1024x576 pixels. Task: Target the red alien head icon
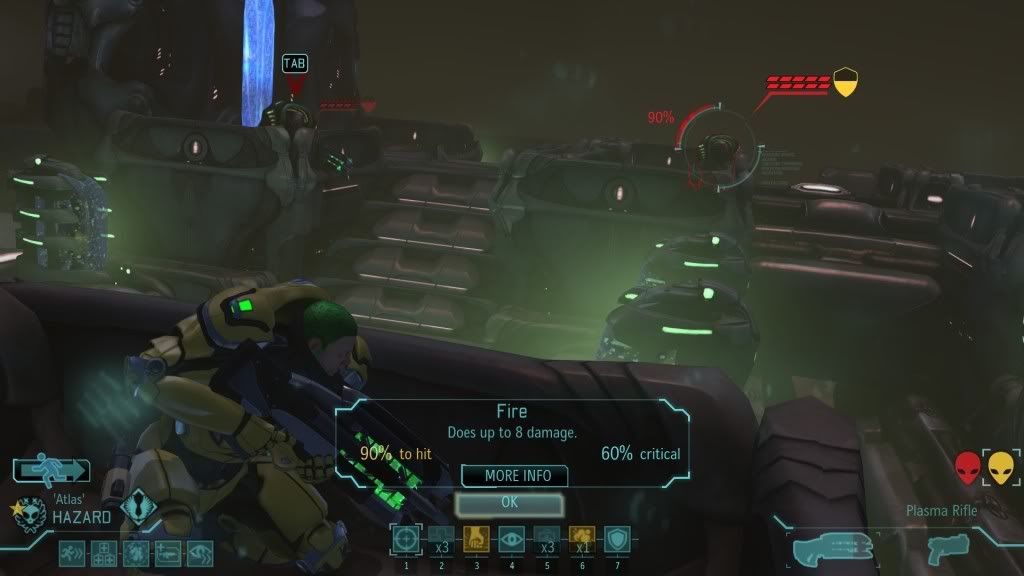click(x=968, y=467)
